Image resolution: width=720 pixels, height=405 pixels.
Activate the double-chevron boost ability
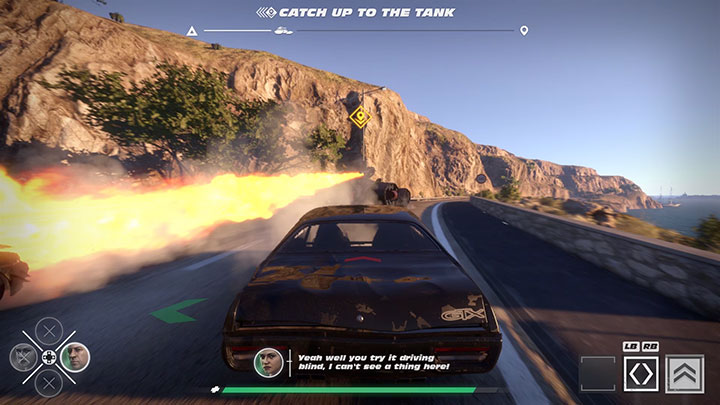(685, 374)
